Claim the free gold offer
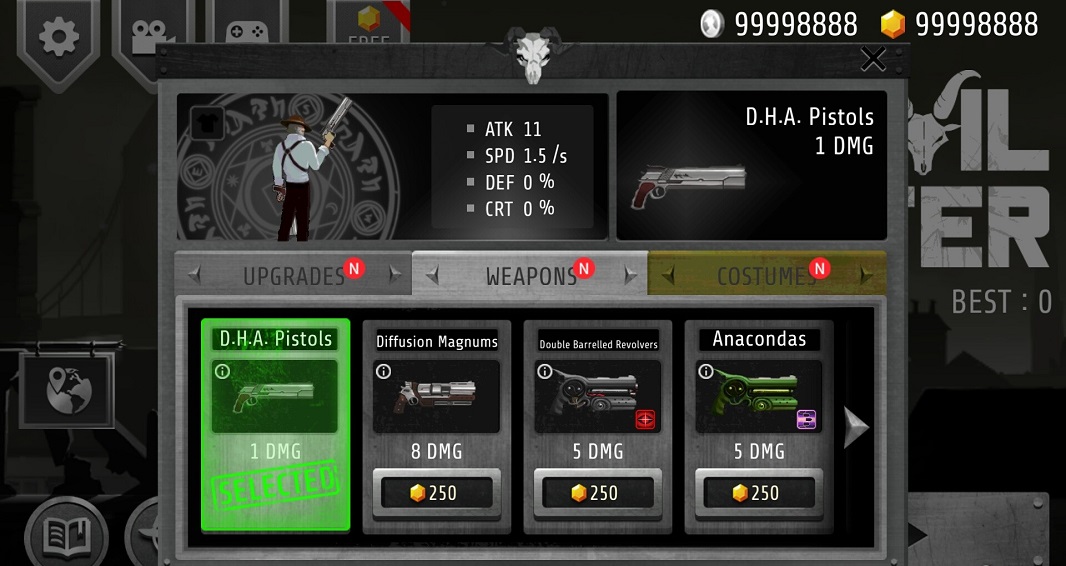Screen dimensions: 1066x566 point(369,24)
